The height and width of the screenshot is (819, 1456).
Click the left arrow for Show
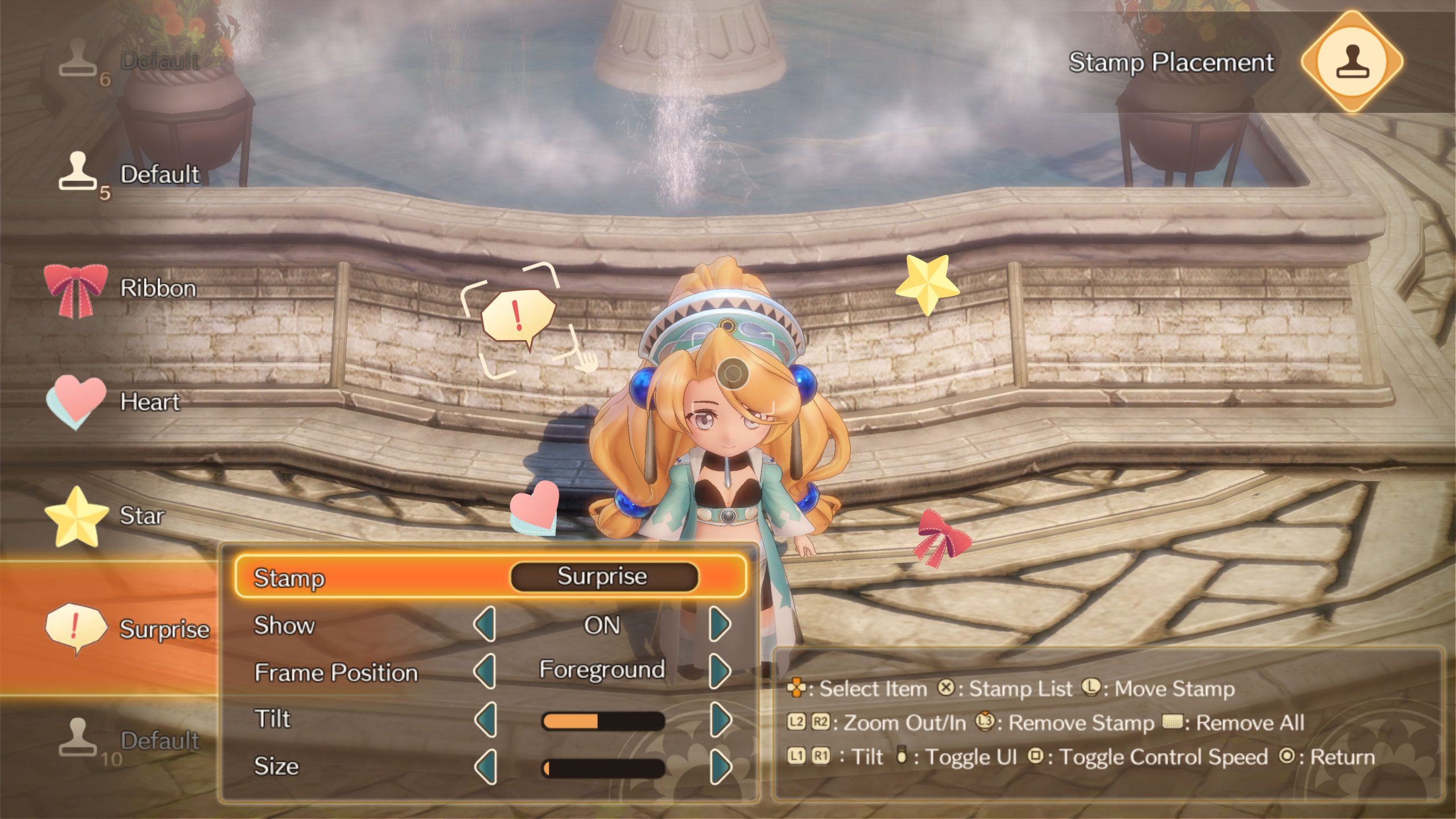tap(485, 624)
